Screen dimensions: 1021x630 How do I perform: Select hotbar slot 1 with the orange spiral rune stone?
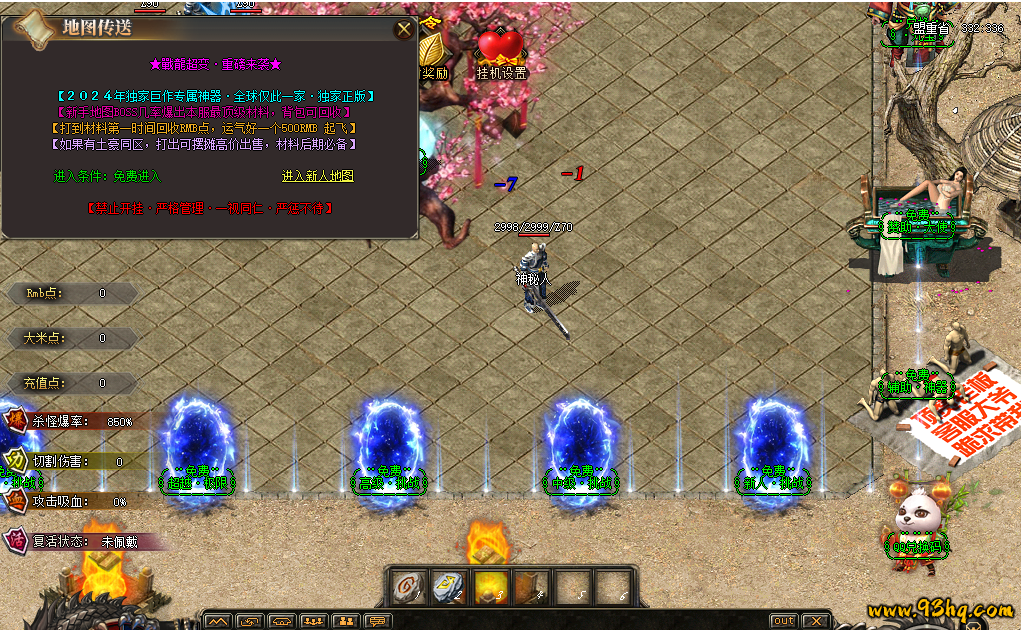tap(408, 587)
